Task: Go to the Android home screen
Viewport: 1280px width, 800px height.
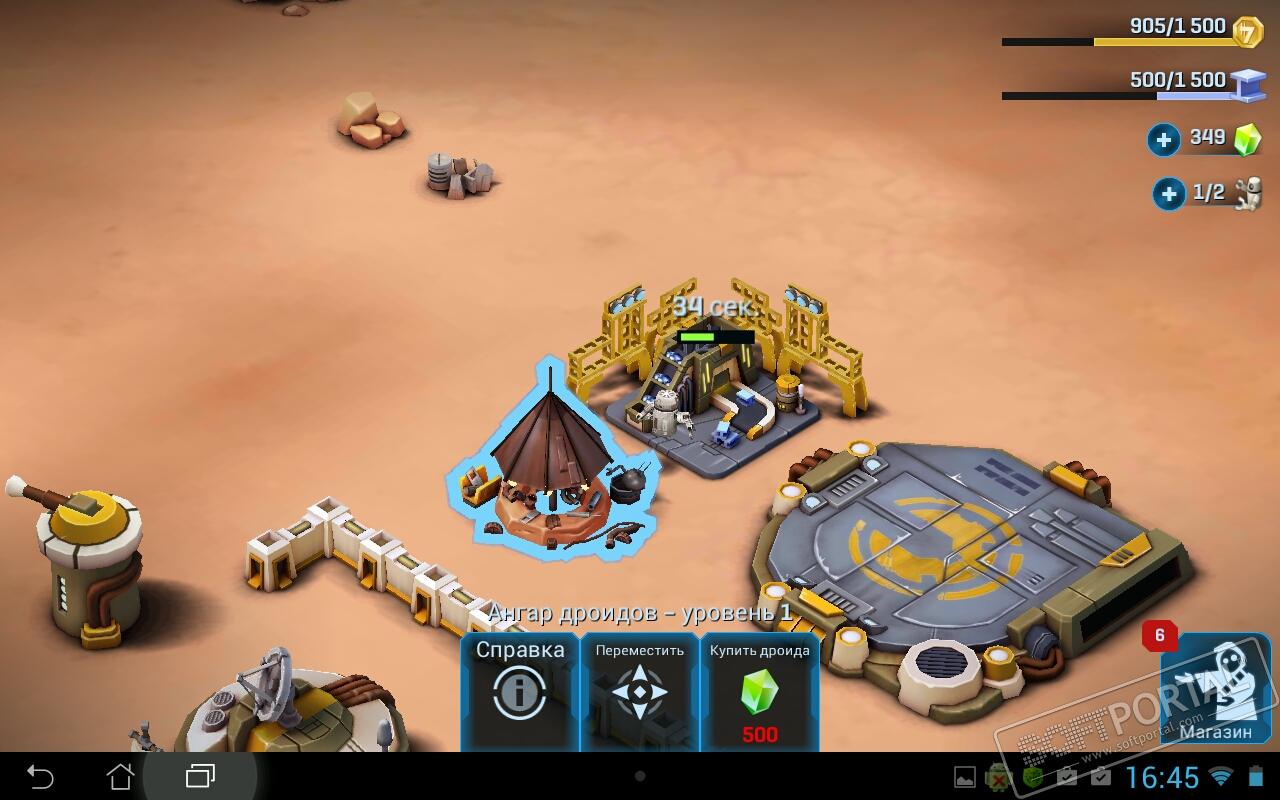Action: [120, 776]
